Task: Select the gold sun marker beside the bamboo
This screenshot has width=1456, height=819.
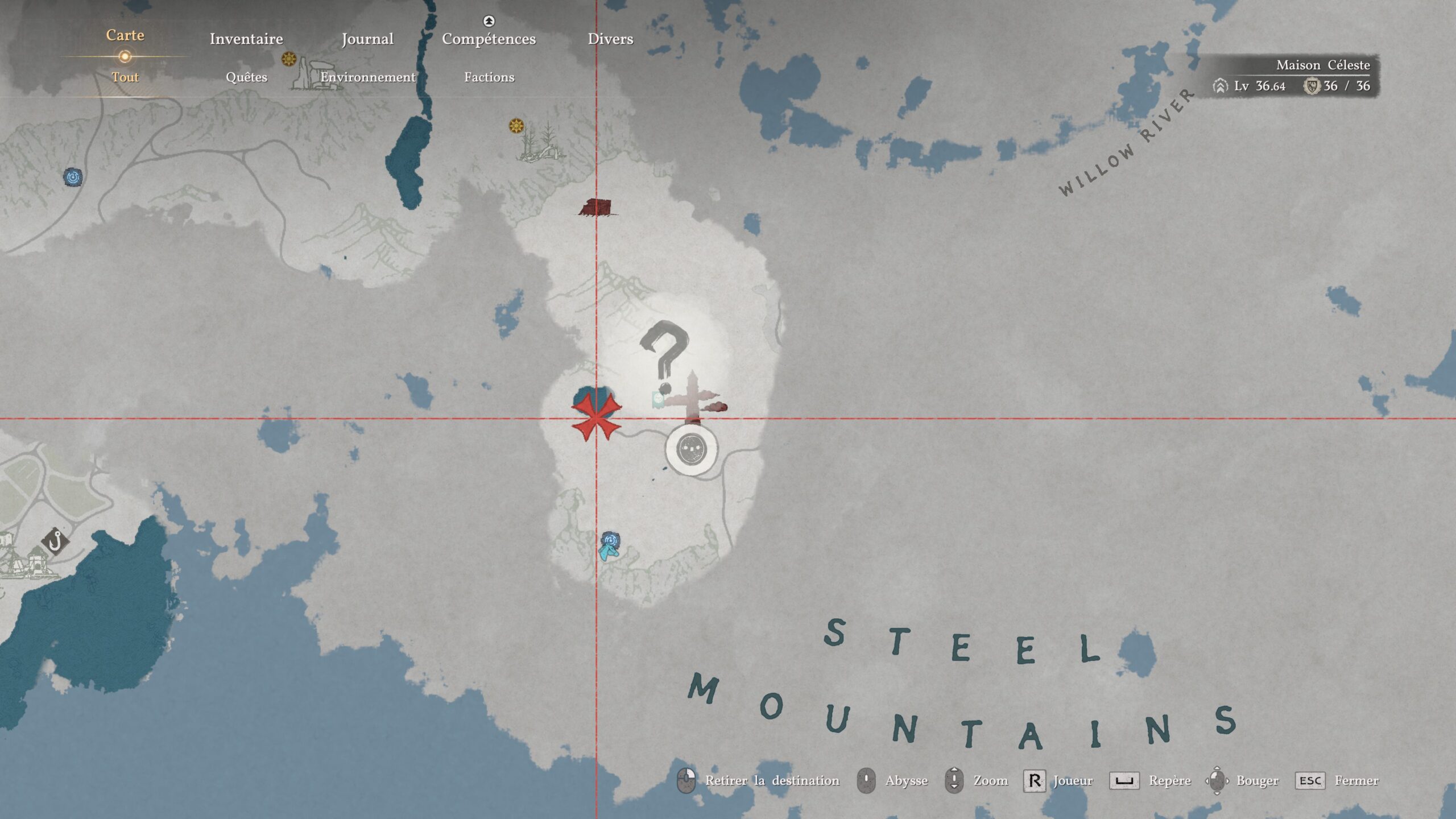Action: click(516, 126)
